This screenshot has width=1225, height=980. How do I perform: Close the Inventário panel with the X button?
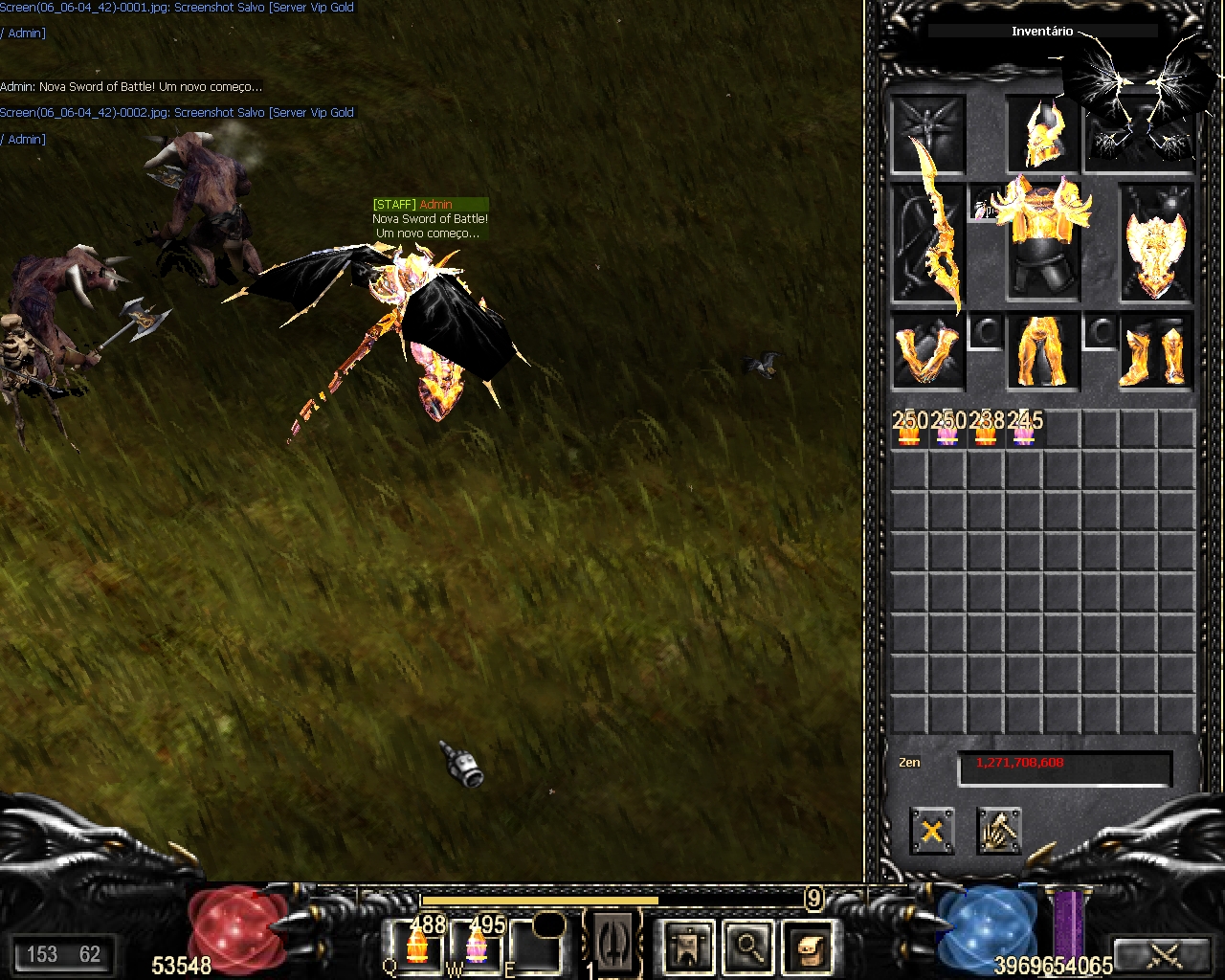coord(931,830)
